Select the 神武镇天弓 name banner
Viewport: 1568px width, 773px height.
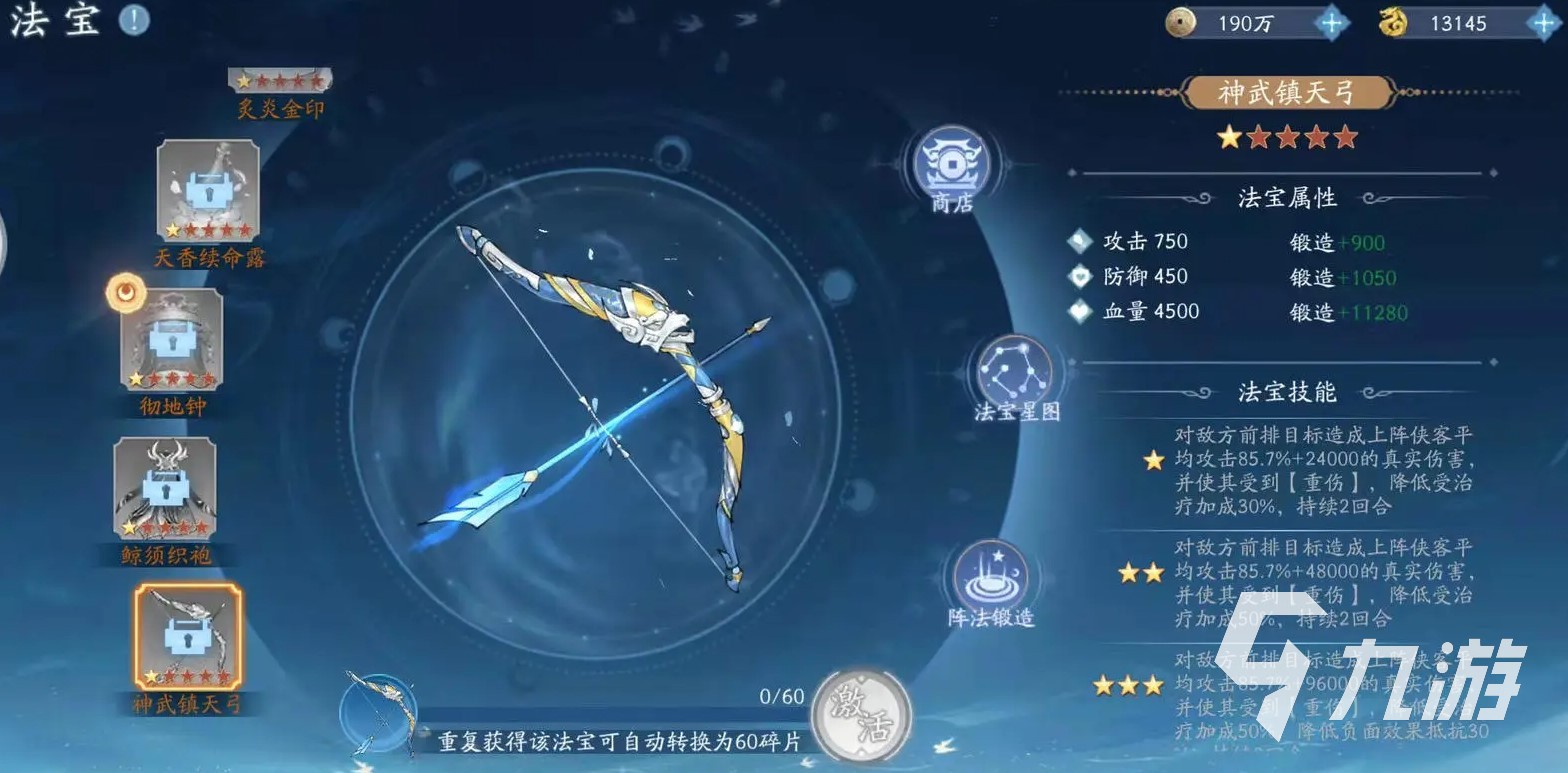1287,91
